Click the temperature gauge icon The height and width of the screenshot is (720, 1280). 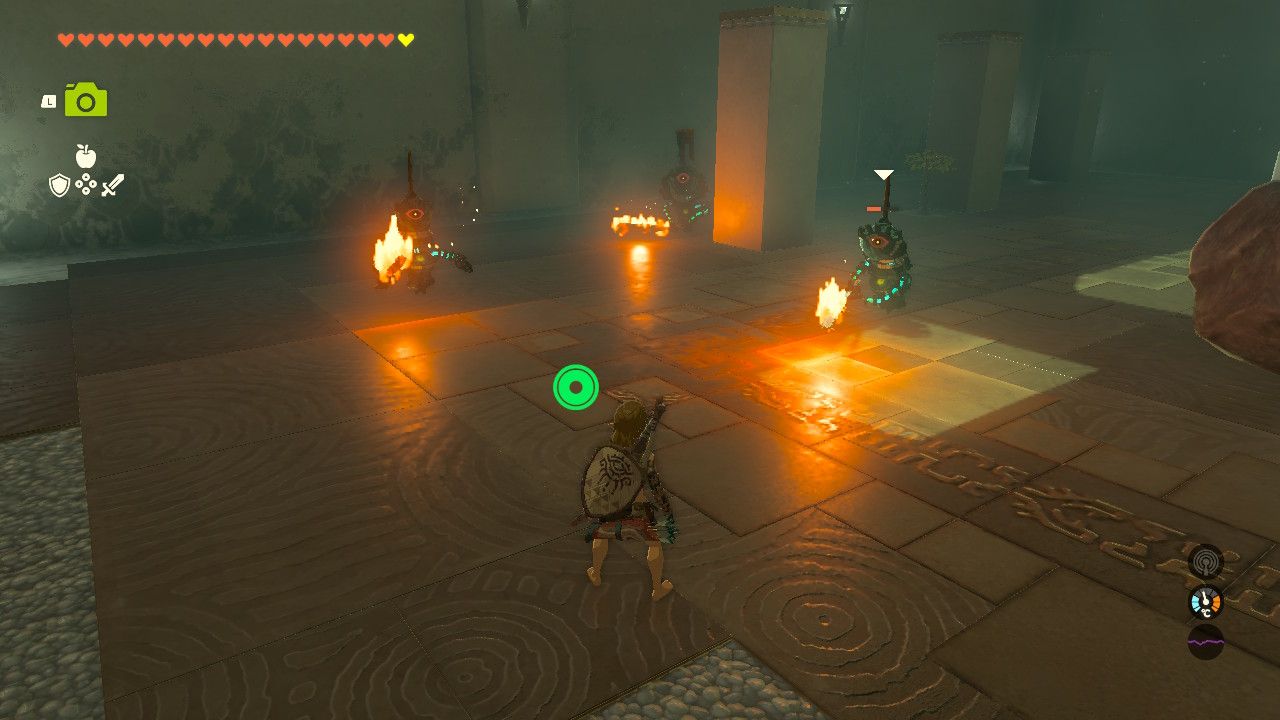[x=1205, y=600]
